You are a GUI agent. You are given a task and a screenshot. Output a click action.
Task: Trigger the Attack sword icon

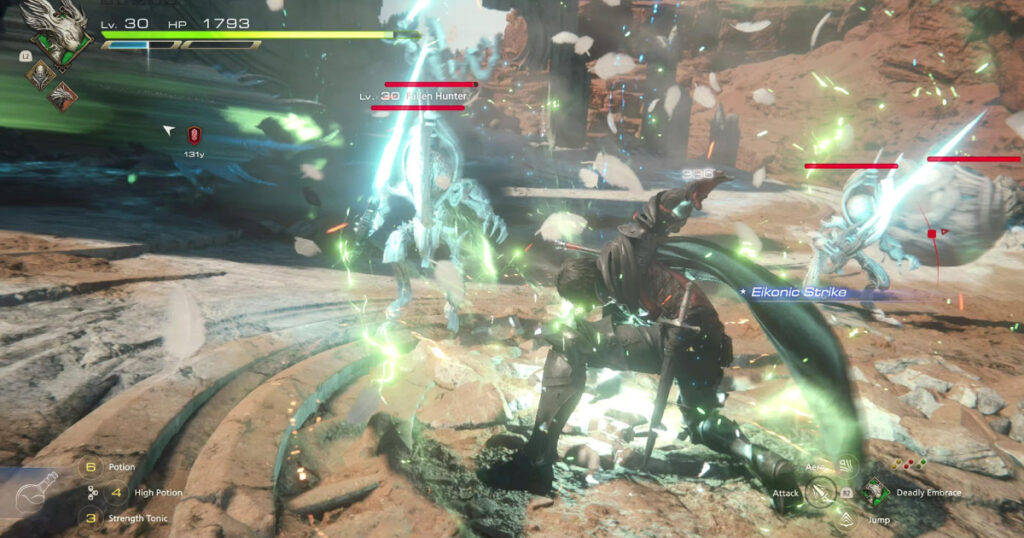pyautogui.click(x=821, y=492)
